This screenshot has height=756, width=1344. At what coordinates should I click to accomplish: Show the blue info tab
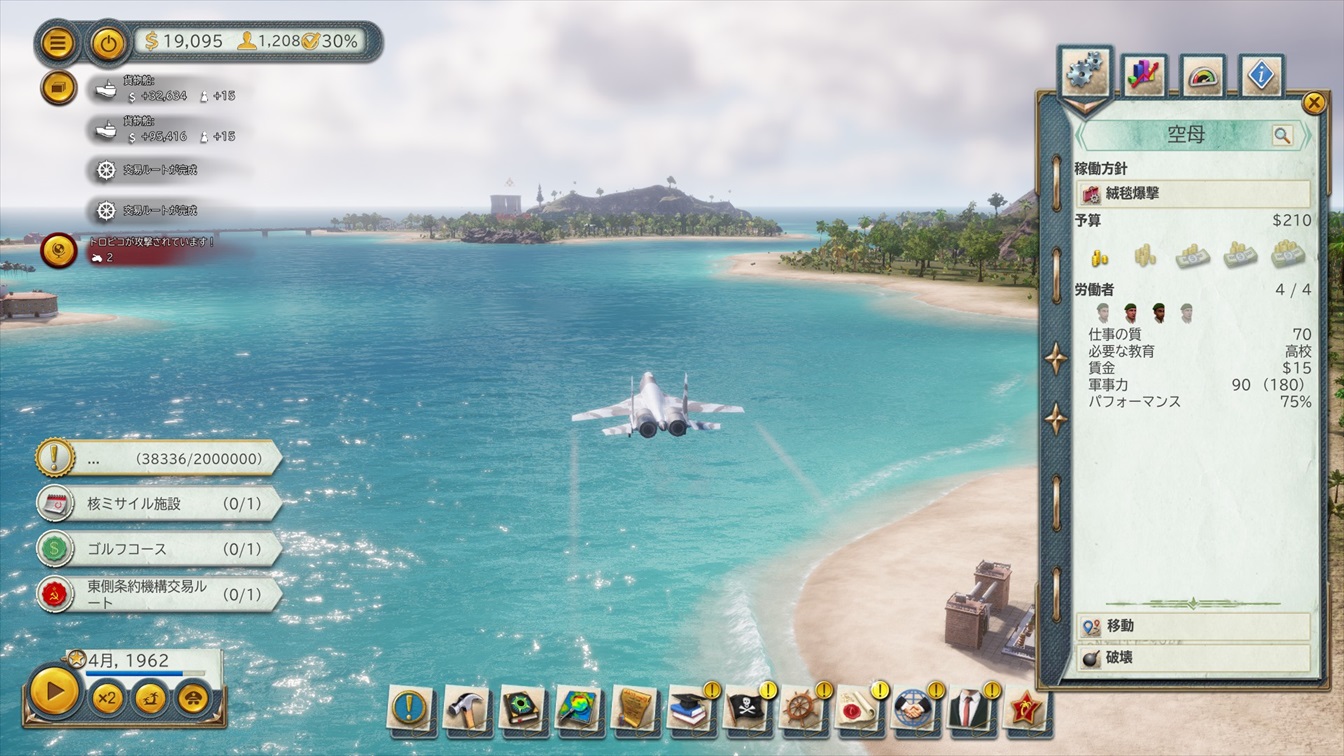click(x=1262, y=75)
